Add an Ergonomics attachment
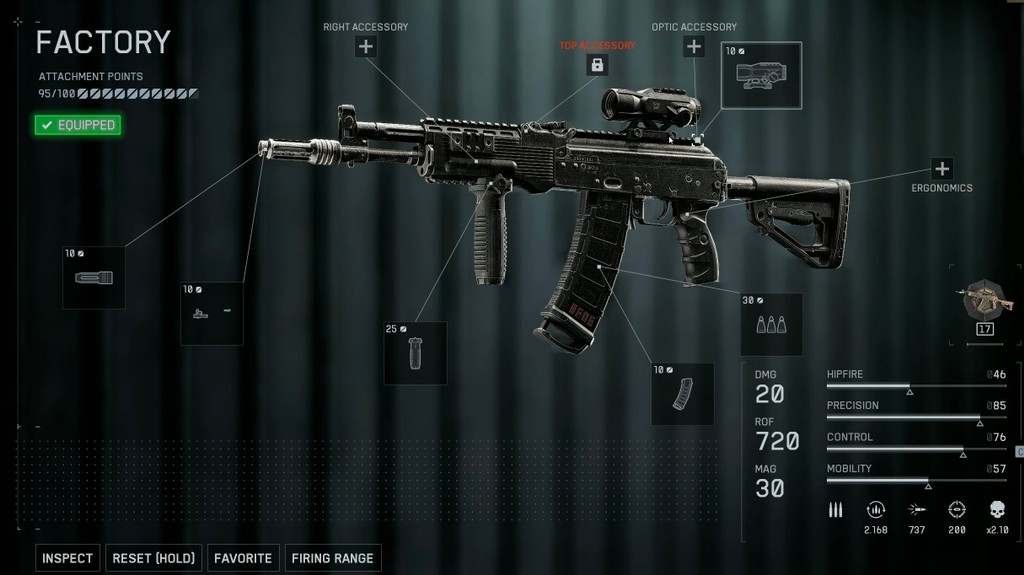 tap(941, 168)
